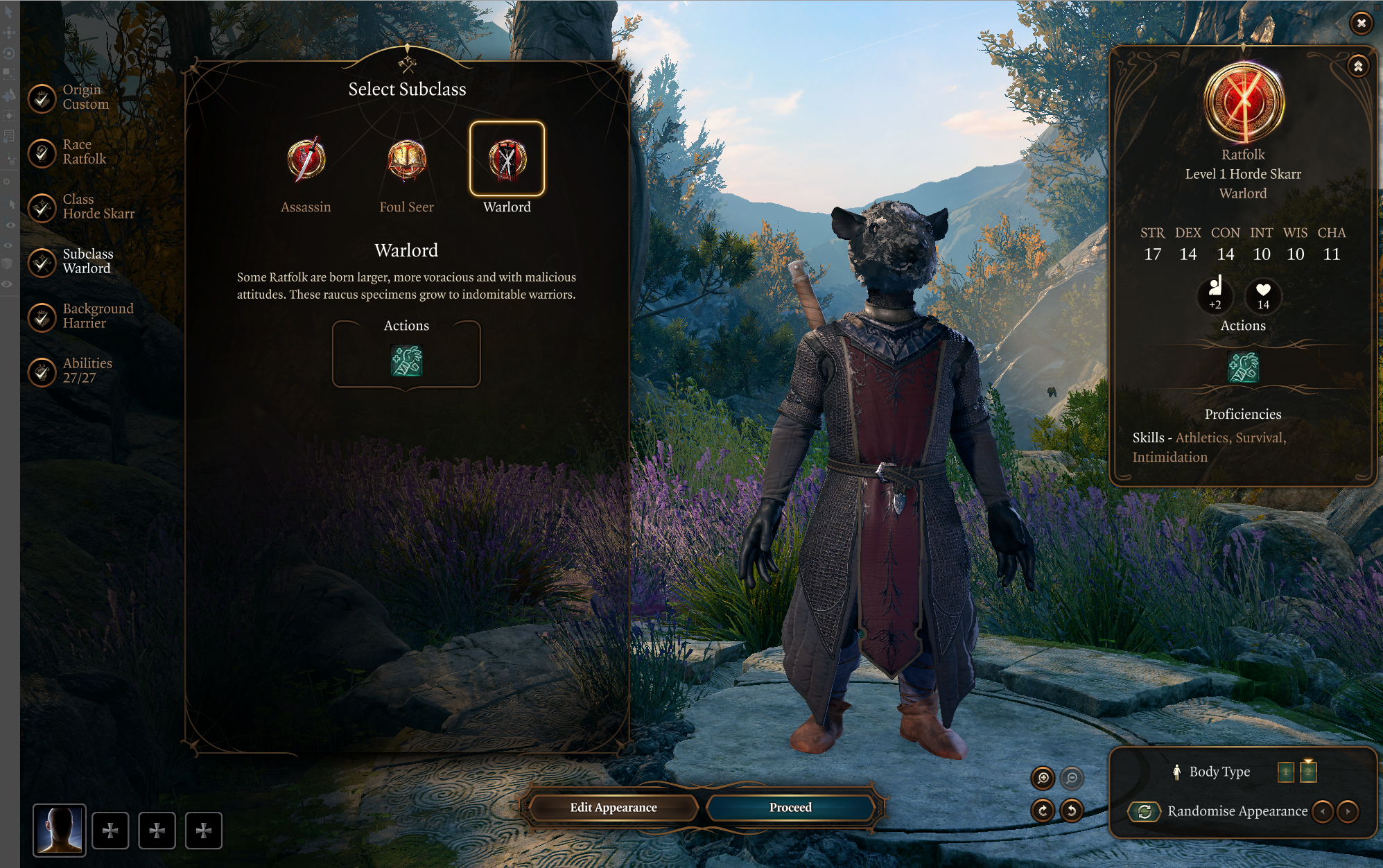Image resolution: width=1383 pixels, height=868 pixels.
Task: Zoom in on the character model
Action: [x=1043, y=779]
